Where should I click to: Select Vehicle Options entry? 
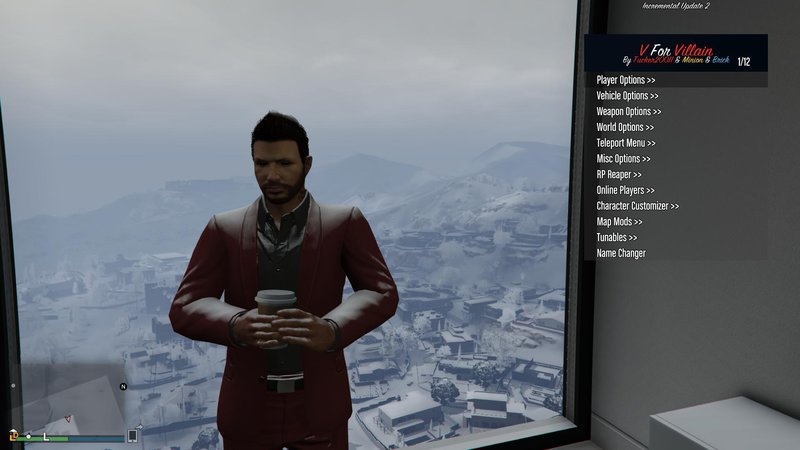click(628, 96)
